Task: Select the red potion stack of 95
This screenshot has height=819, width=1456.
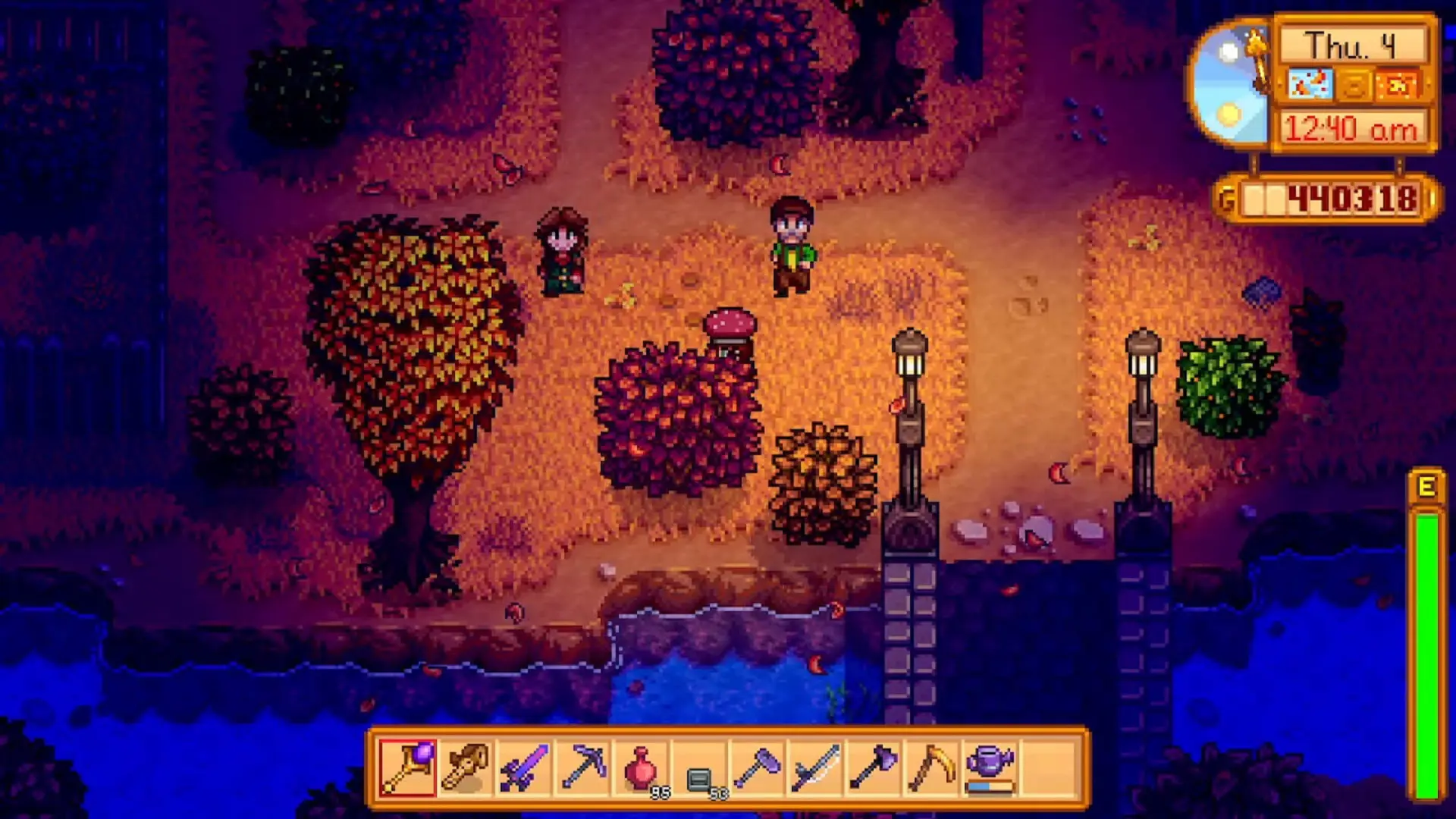Action: (641, 766)
